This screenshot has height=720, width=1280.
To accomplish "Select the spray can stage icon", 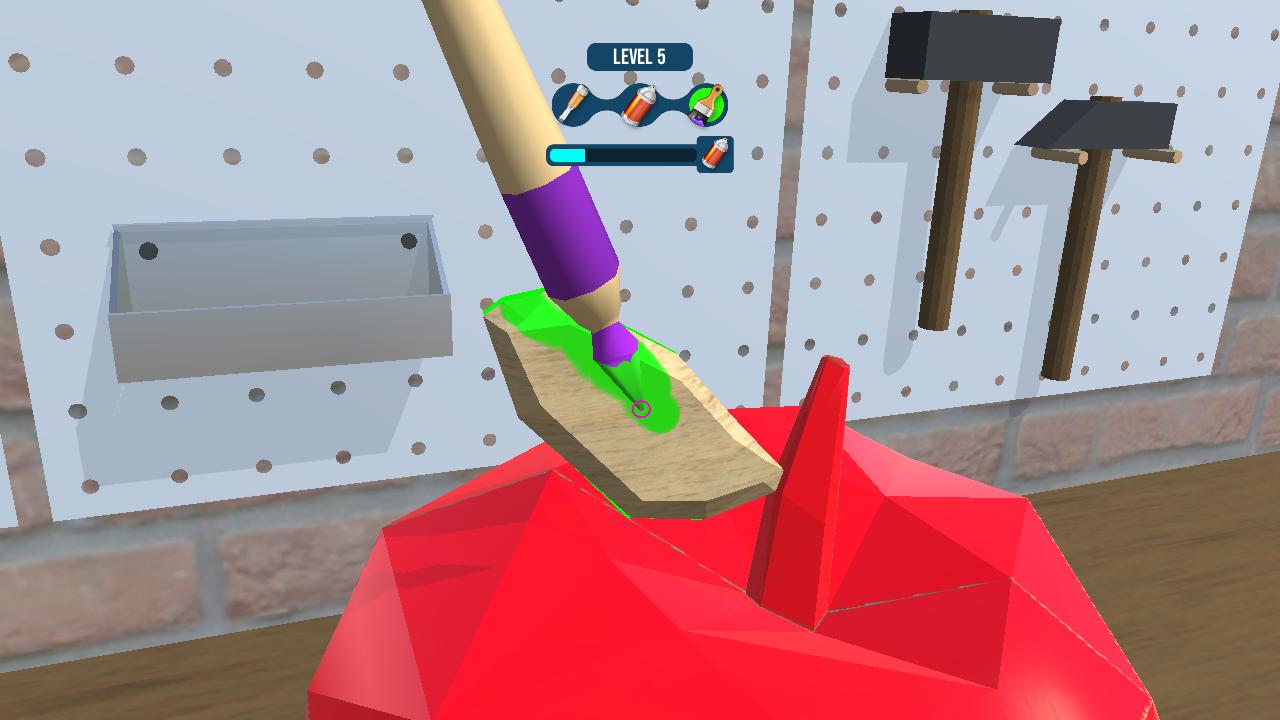I will (x=641, y=104).
